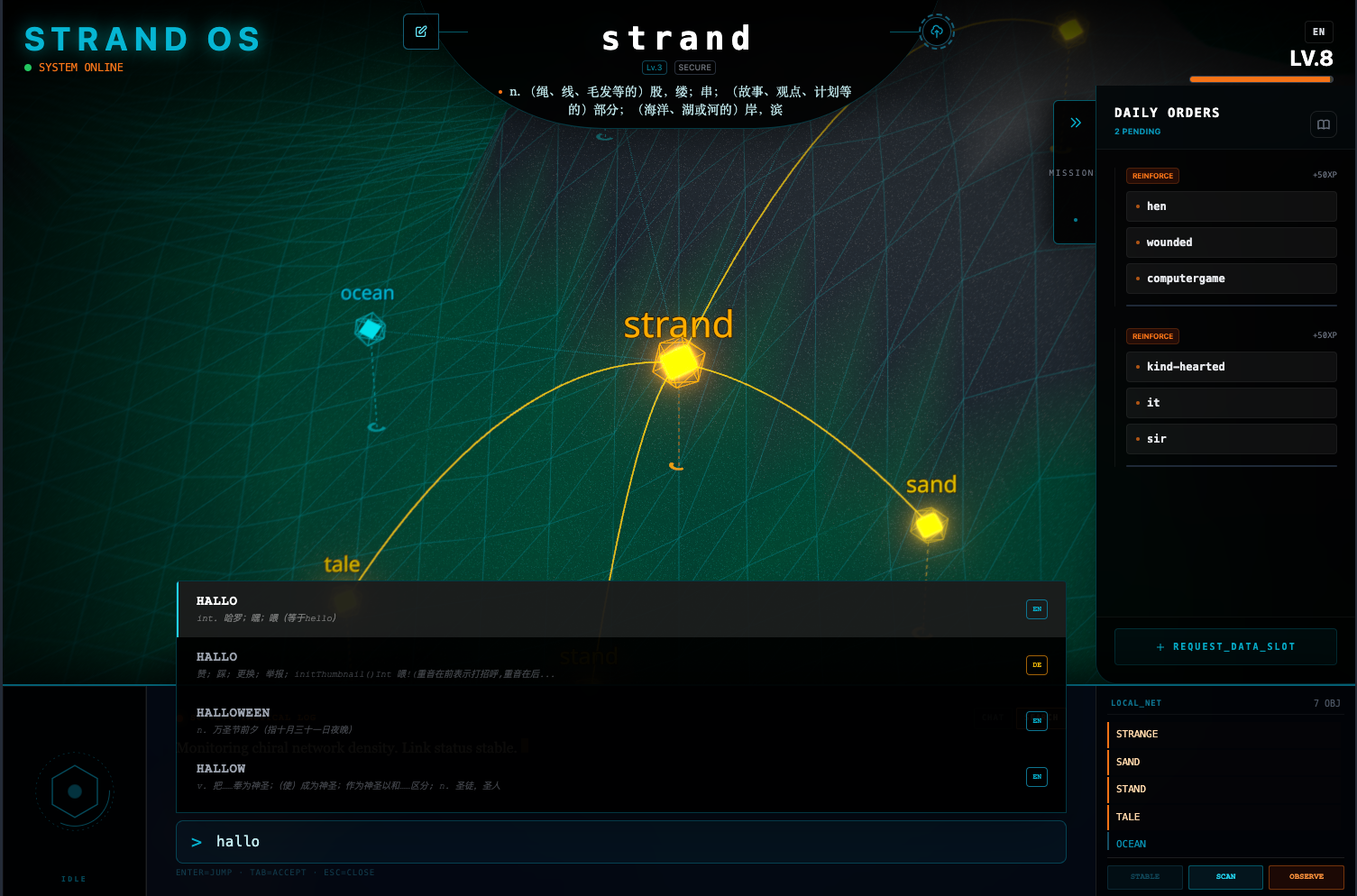Open the book icon in Daily Orders

click(x=1323, y=124)
